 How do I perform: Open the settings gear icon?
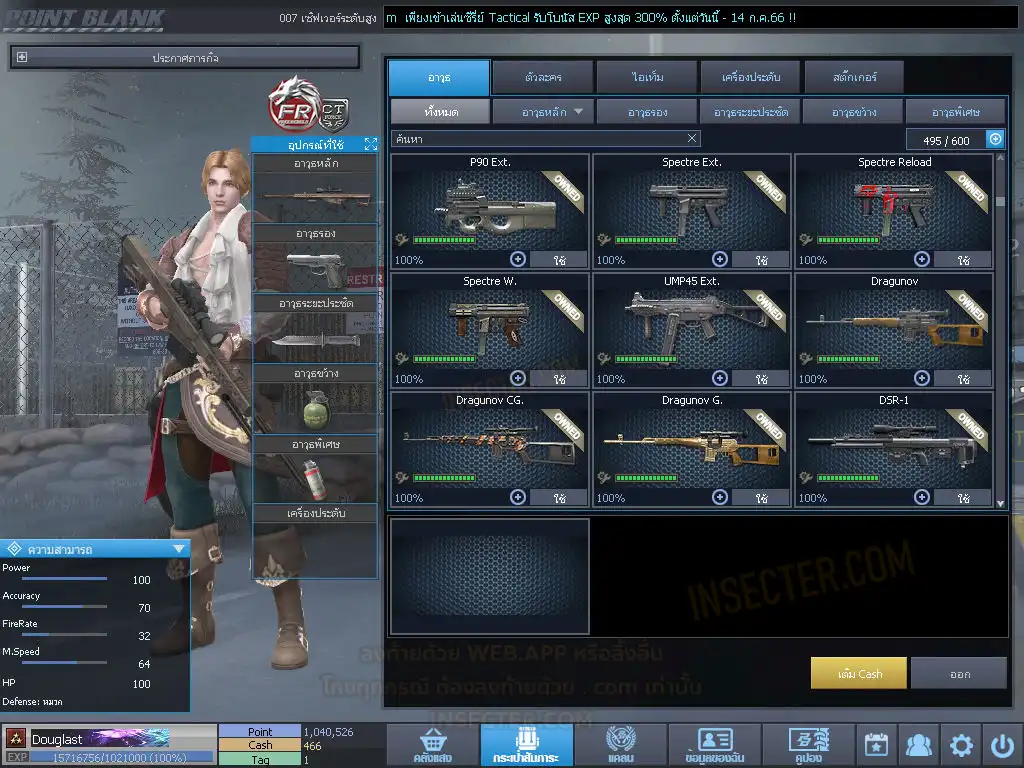[961, 745]
